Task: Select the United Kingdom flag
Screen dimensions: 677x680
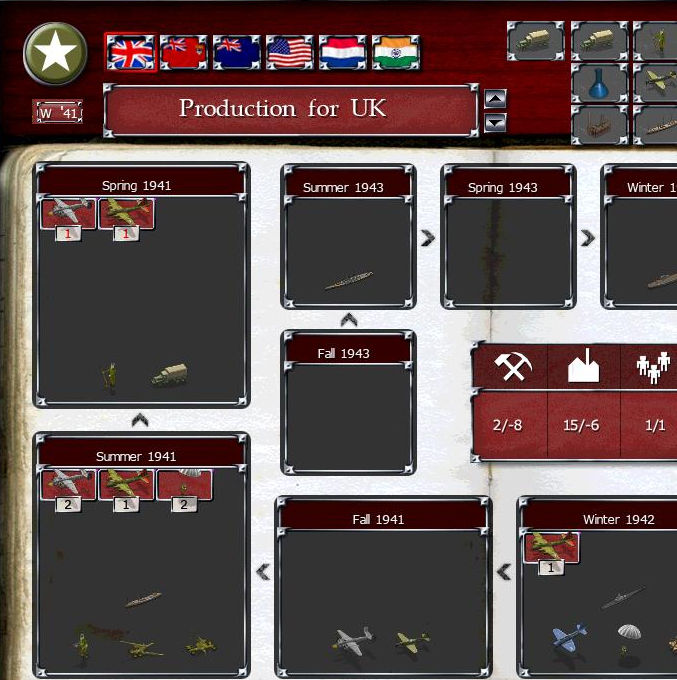Action: coord(130,52)
